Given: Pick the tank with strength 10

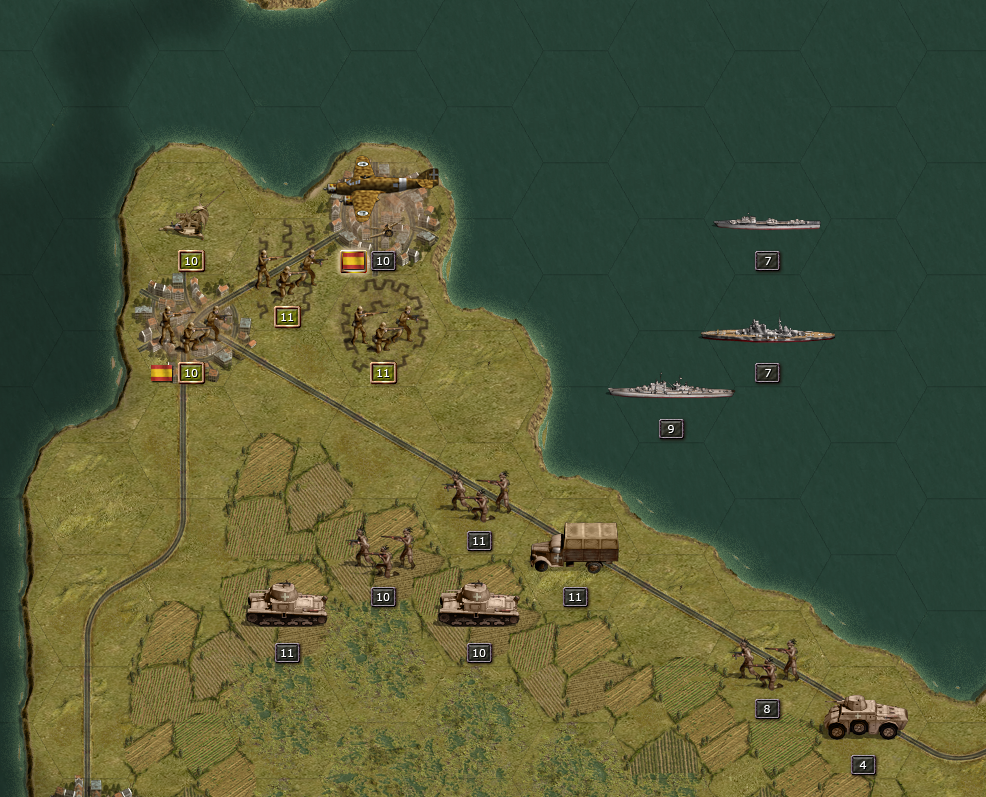Looking at the screenshot, I should 479,605.
